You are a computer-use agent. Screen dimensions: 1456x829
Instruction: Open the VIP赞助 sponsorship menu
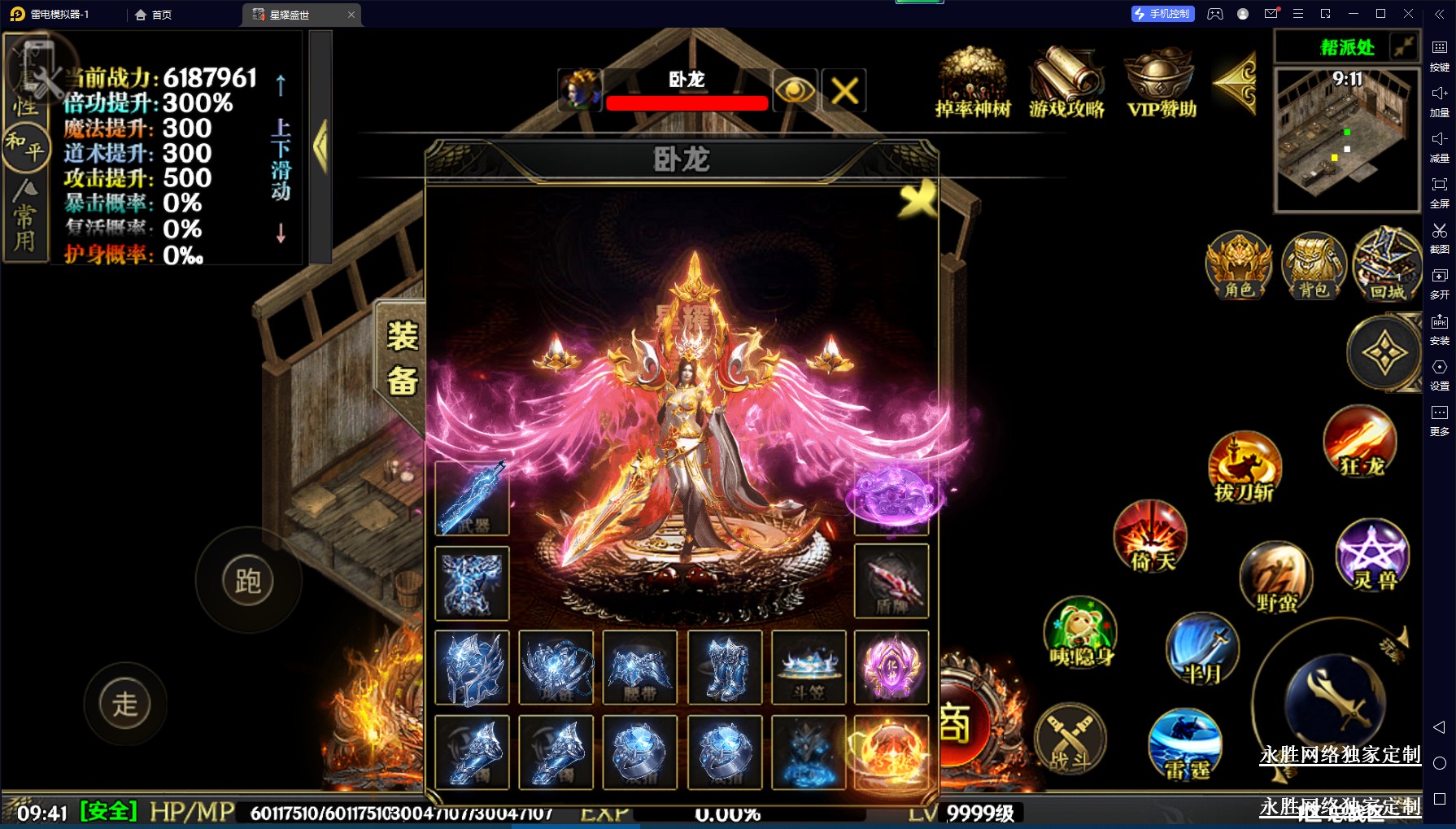click(1162, 83)
